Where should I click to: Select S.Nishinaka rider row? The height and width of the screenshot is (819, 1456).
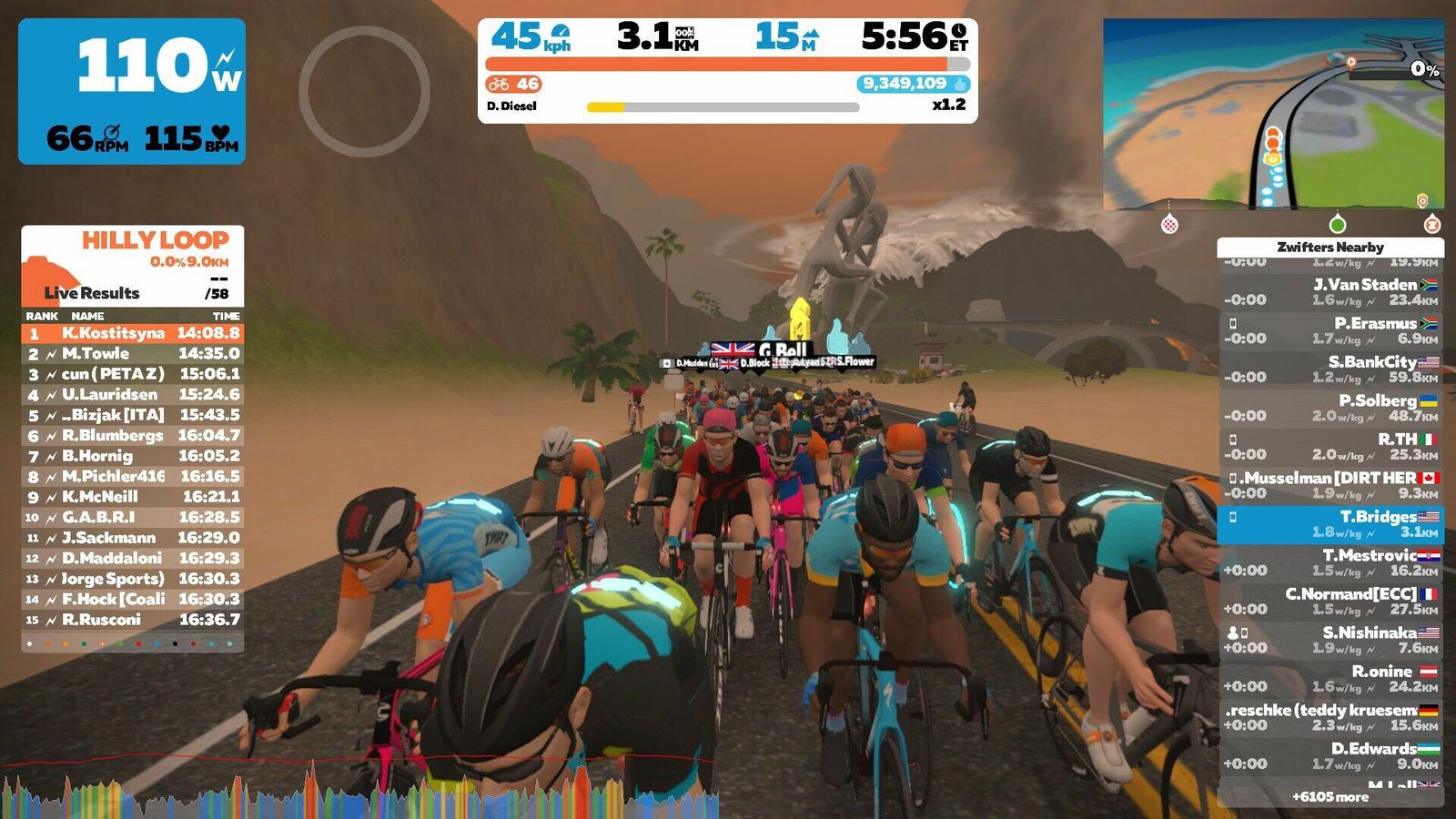pos(1330,640)
